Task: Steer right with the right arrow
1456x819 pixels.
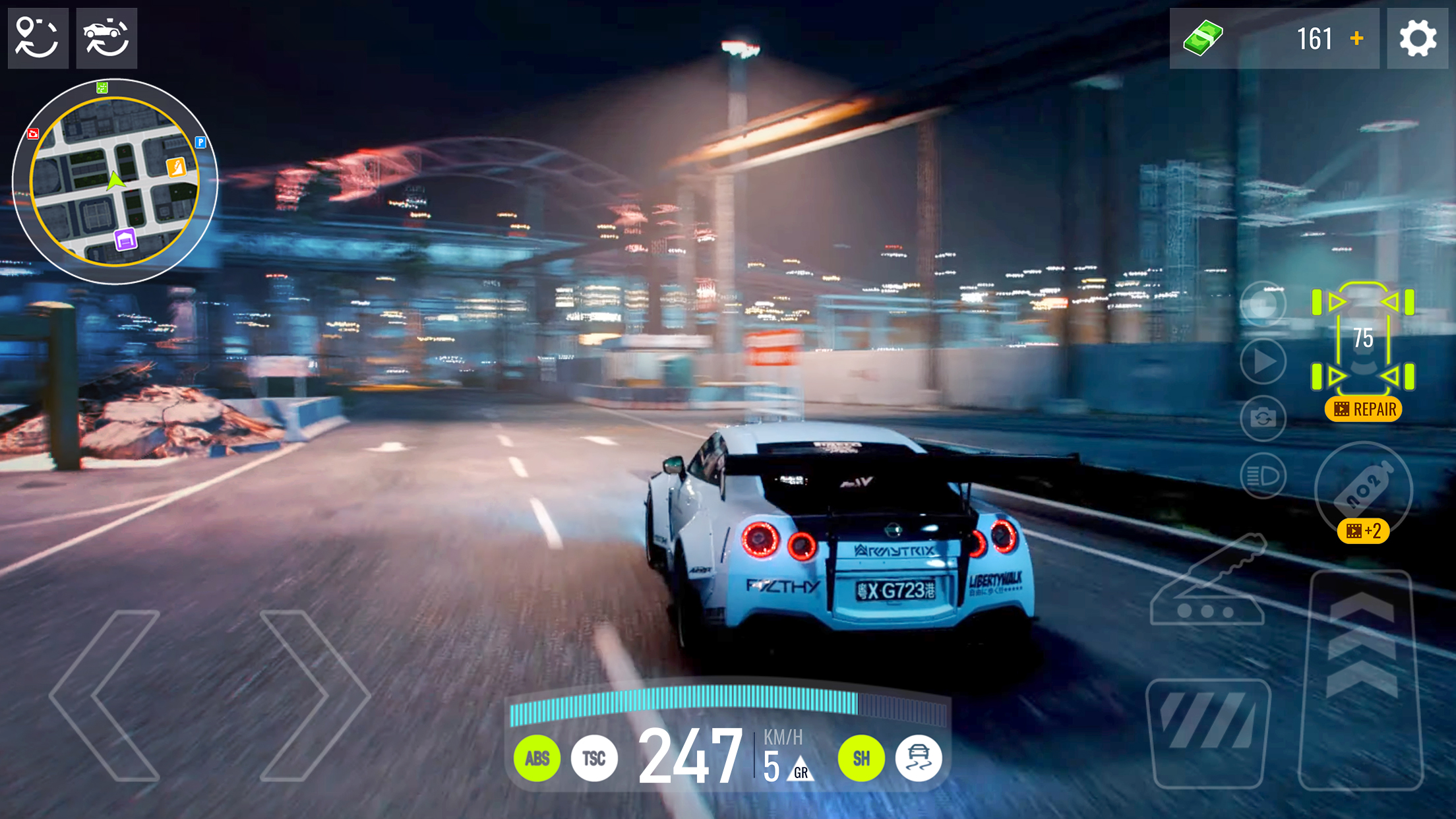Action: coord(315,696)
